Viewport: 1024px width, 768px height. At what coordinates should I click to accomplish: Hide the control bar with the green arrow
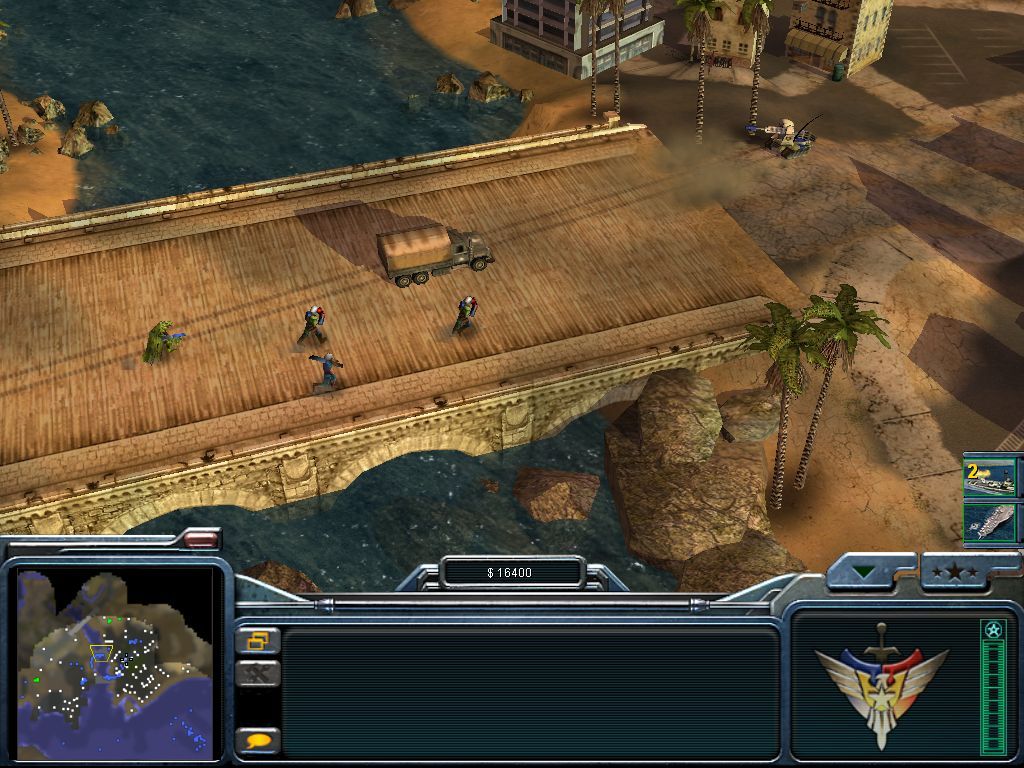[x=861, y=573]
